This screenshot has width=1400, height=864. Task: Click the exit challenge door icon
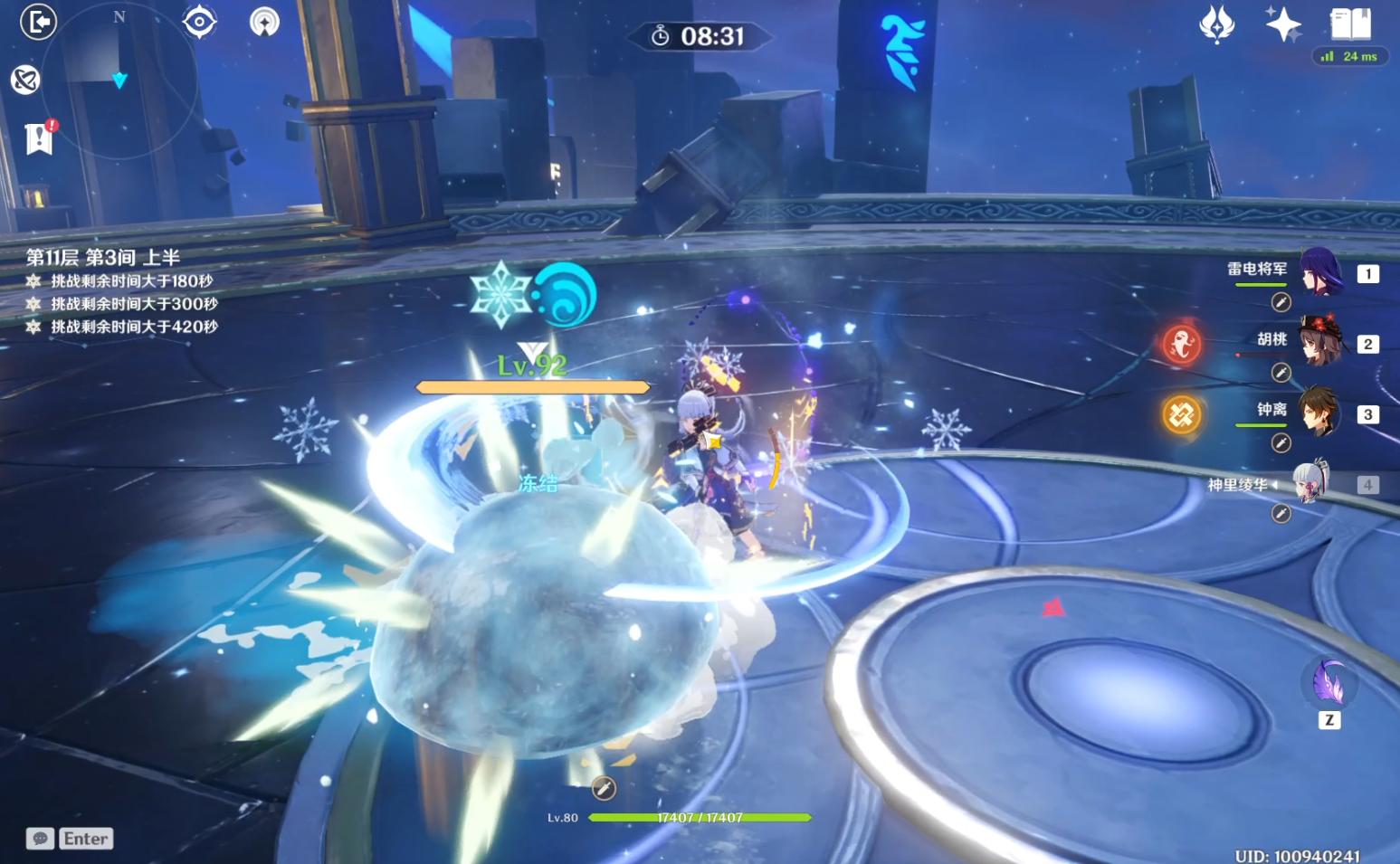click(38, 22)
